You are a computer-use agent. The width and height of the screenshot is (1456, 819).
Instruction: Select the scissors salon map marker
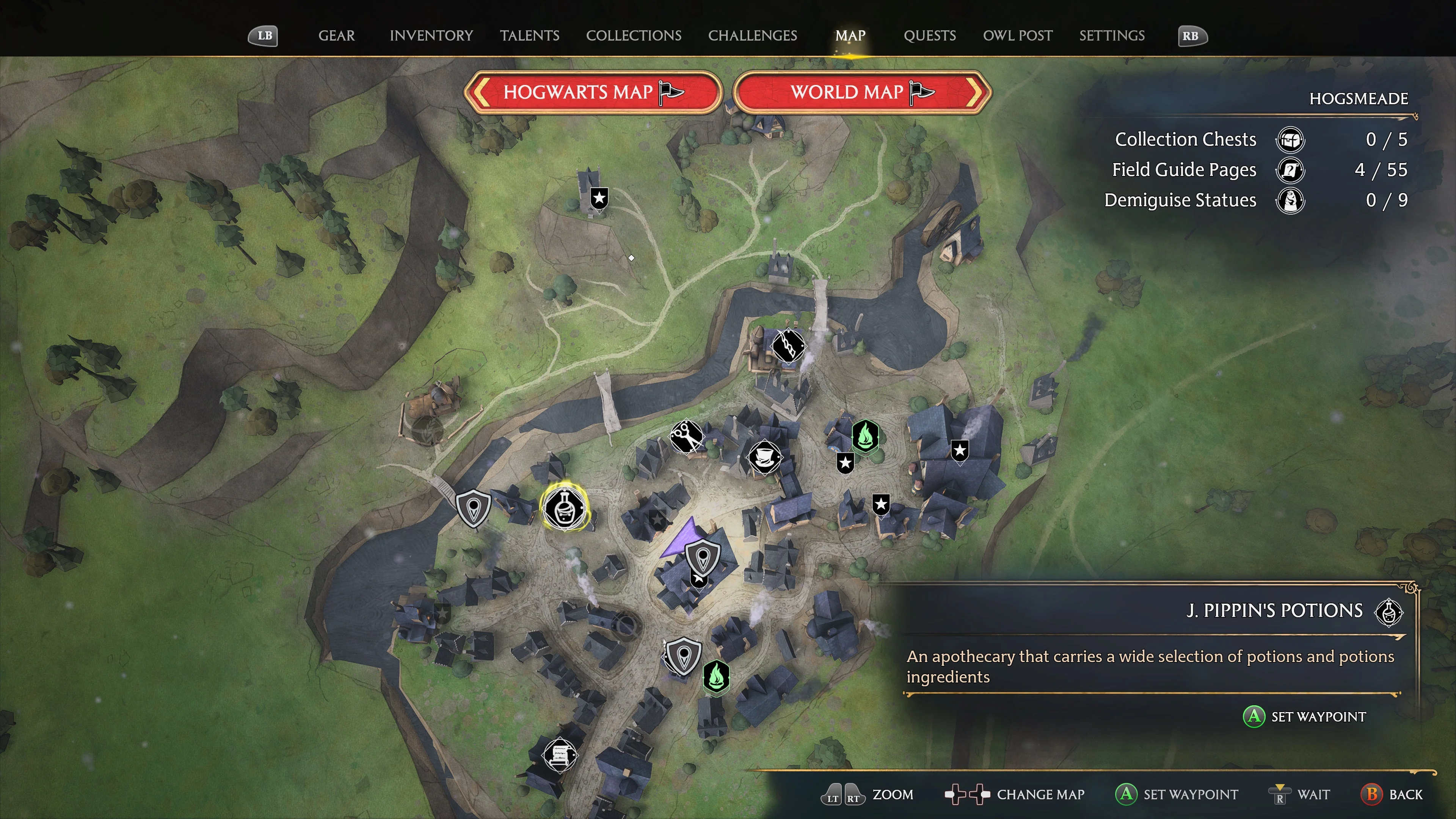click(x=686, y=436)
